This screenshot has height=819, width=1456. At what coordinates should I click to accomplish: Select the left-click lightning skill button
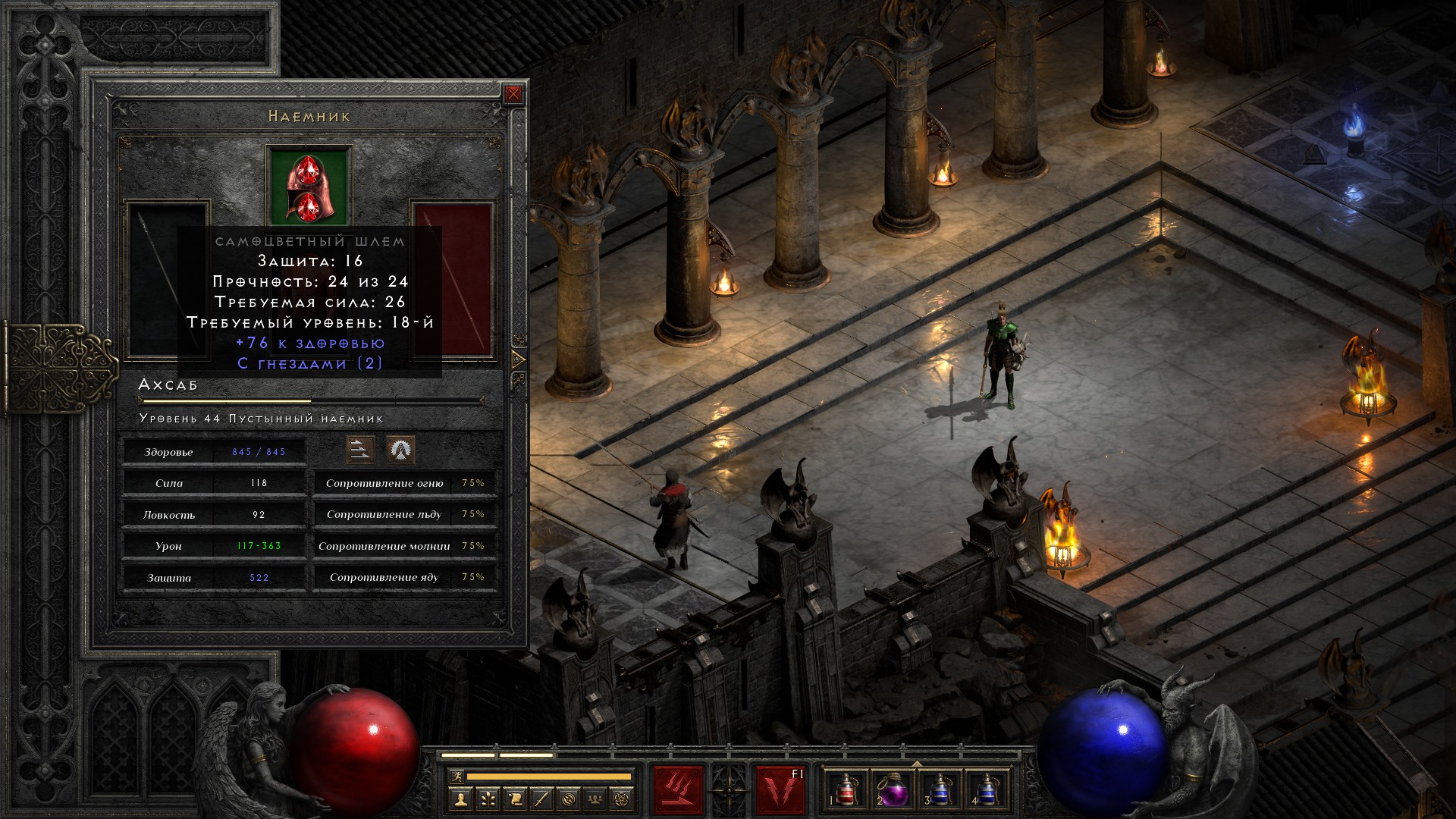click(x=679, y=790)
